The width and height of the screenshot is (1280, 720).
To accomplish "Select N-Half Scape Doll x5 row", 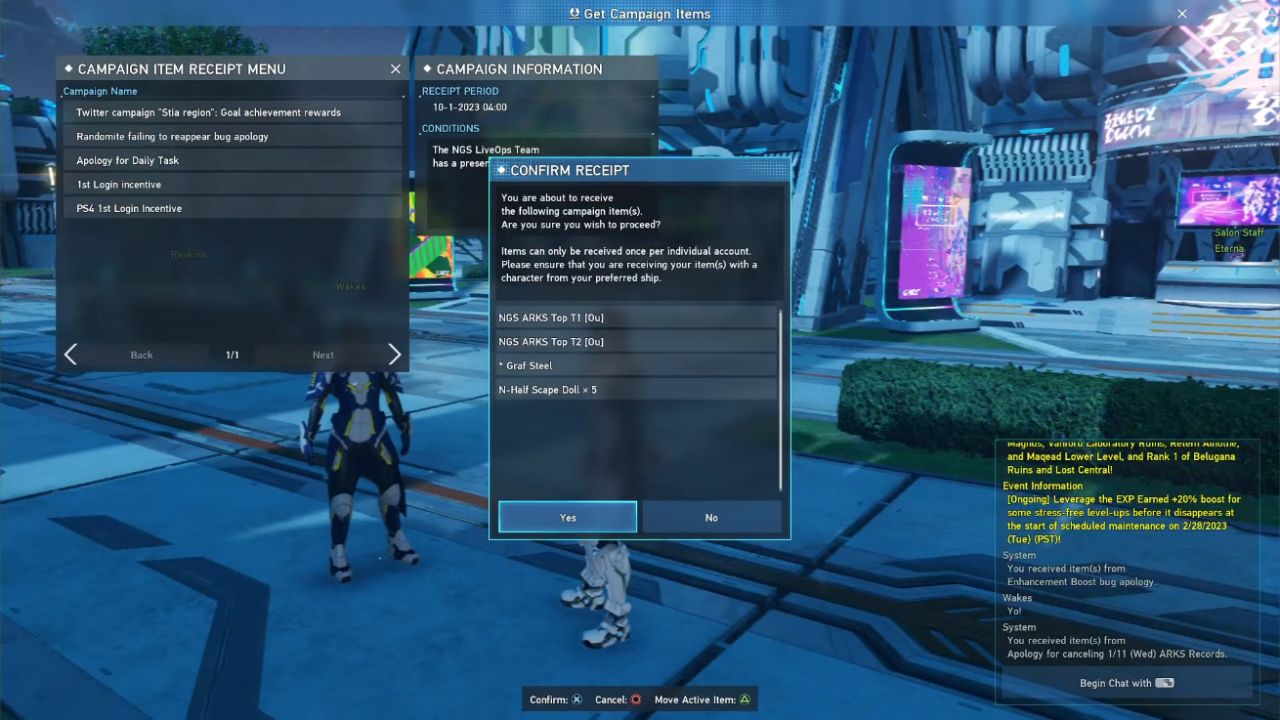I will 636,390.
